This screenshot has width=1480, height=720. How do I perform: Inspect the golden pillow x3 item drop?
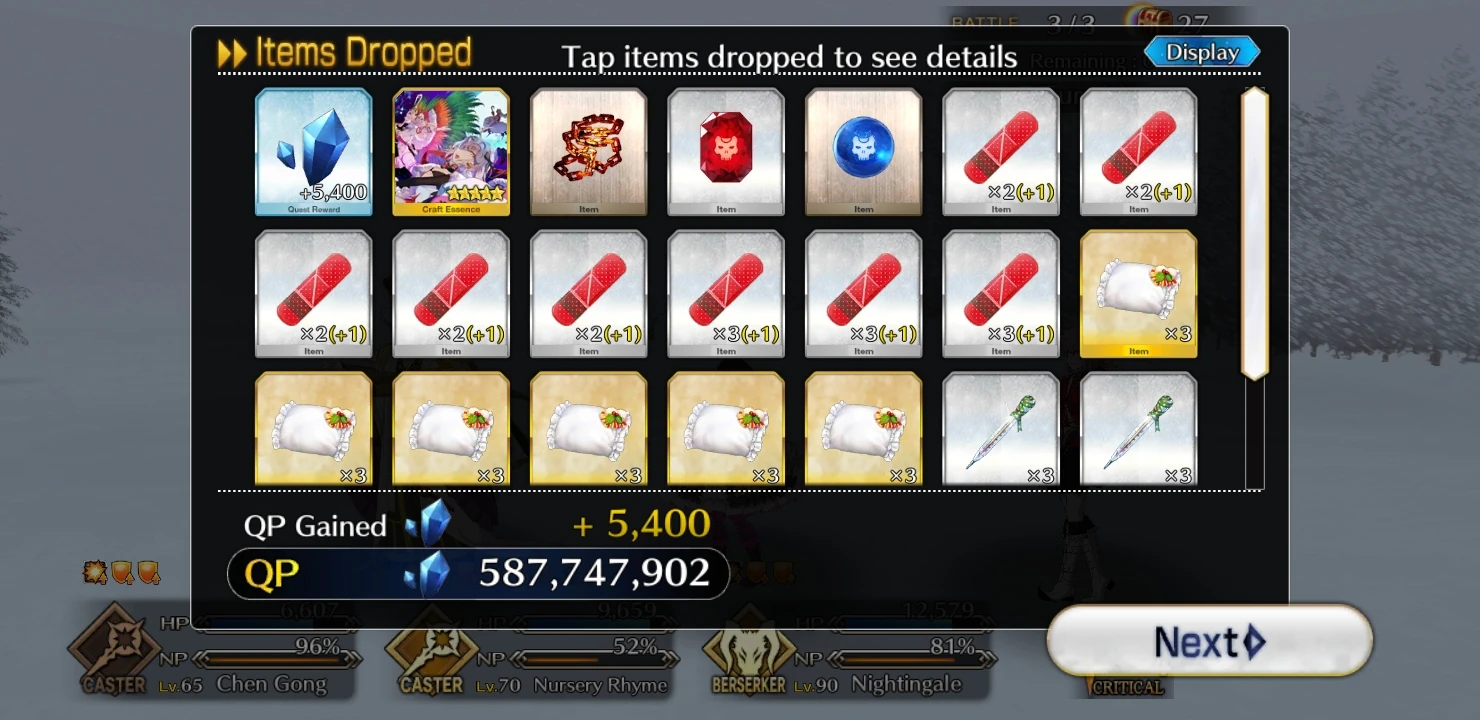coord(1138,292)
